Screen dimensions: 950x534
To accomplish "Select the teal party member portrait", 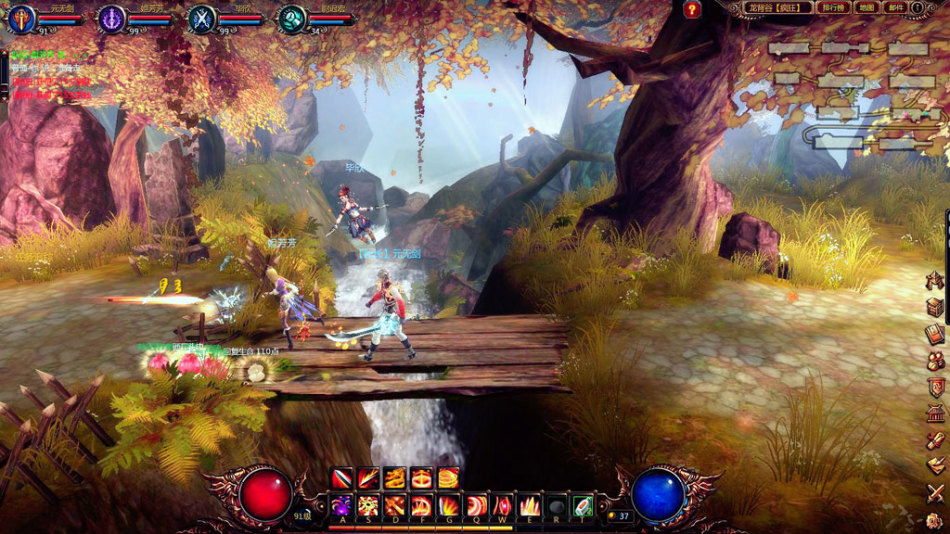I will 292,18.
